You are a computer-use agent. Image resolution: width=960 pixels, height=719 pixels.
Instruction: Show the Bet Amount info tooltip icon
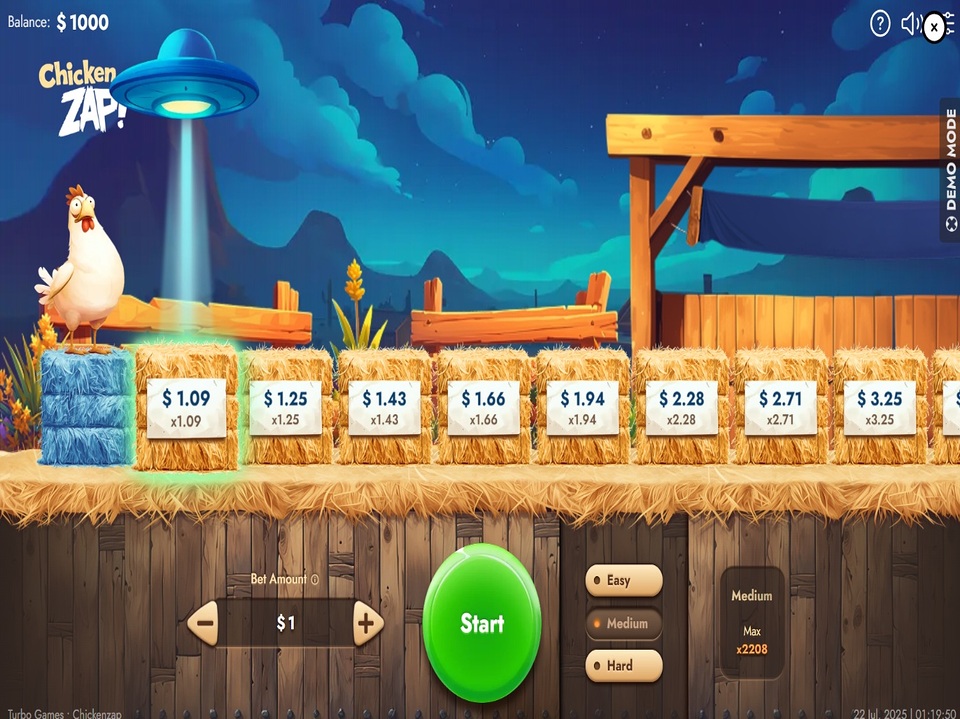point(315,579)
